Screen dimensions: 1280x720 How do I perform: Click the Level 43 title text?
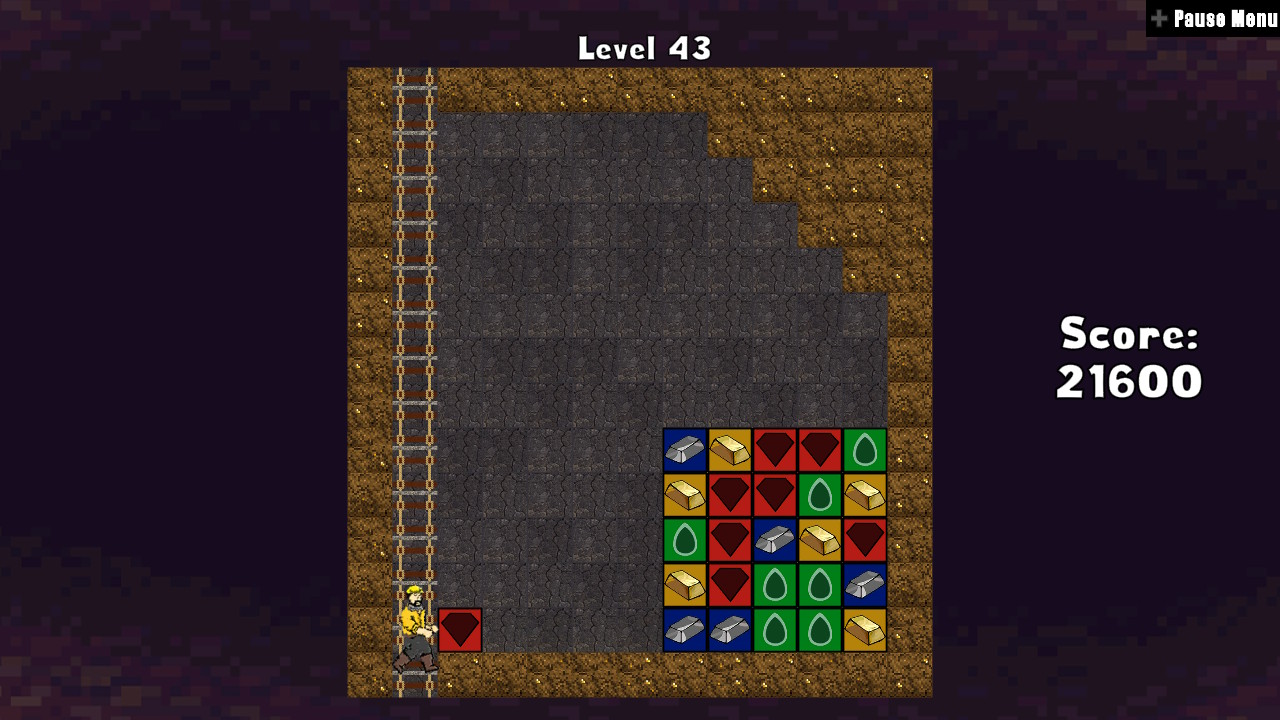tap(643, 46)
